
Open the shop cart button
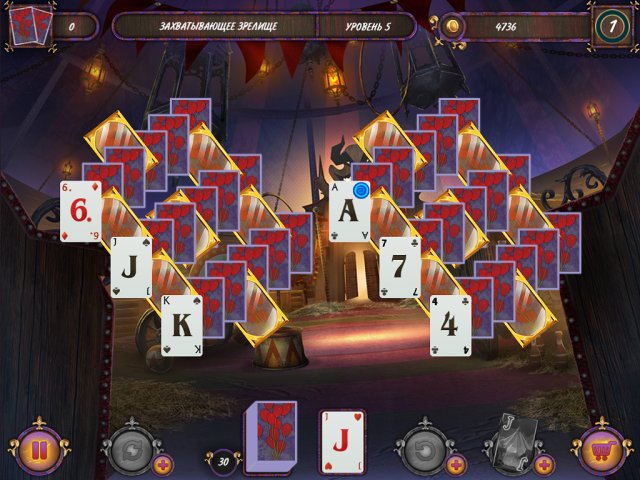pyautogui.click(x=601, y=449)
